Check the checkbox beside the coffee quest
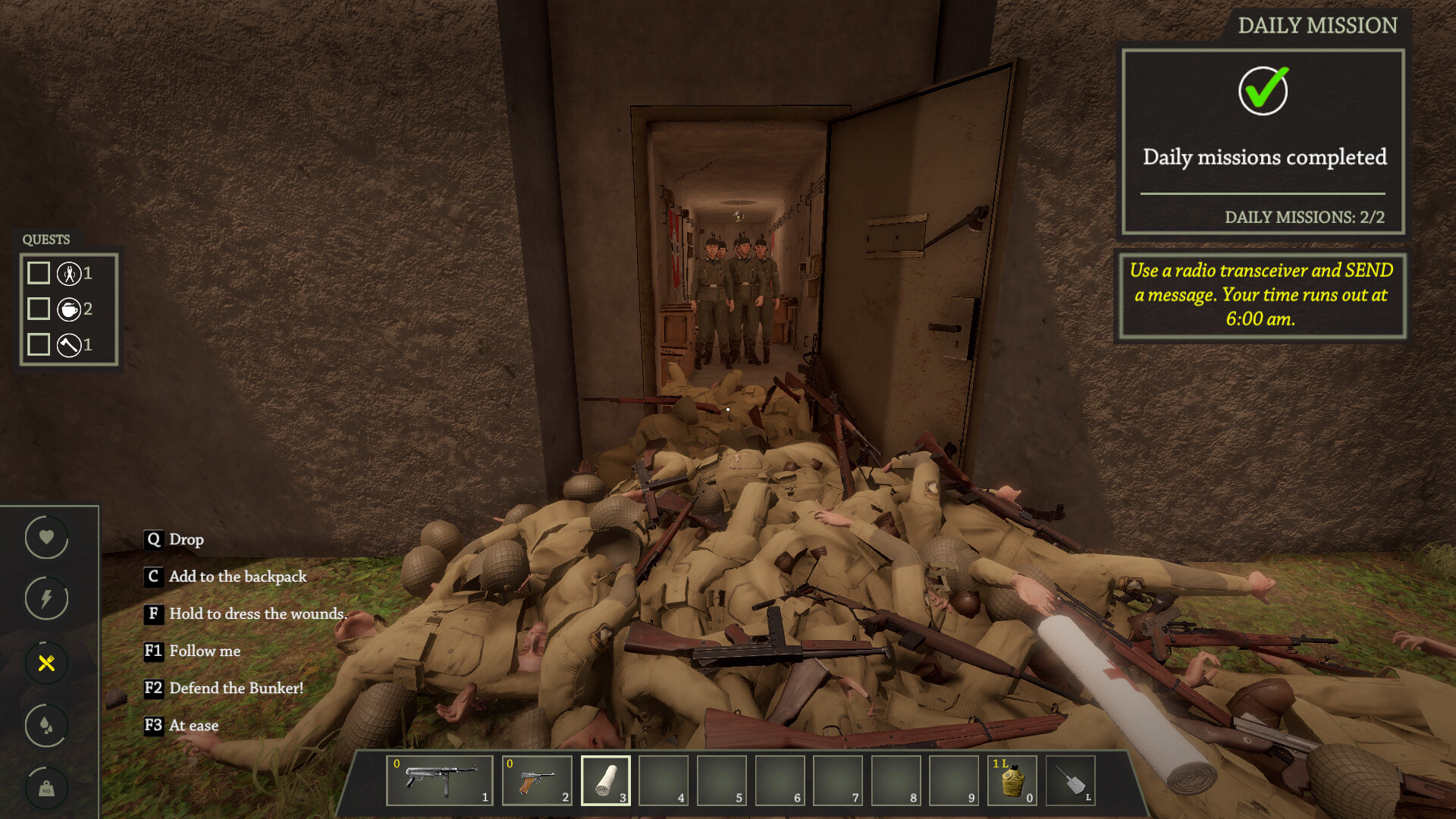Screen dimensions: 1456x819 [x=38, y=309]
